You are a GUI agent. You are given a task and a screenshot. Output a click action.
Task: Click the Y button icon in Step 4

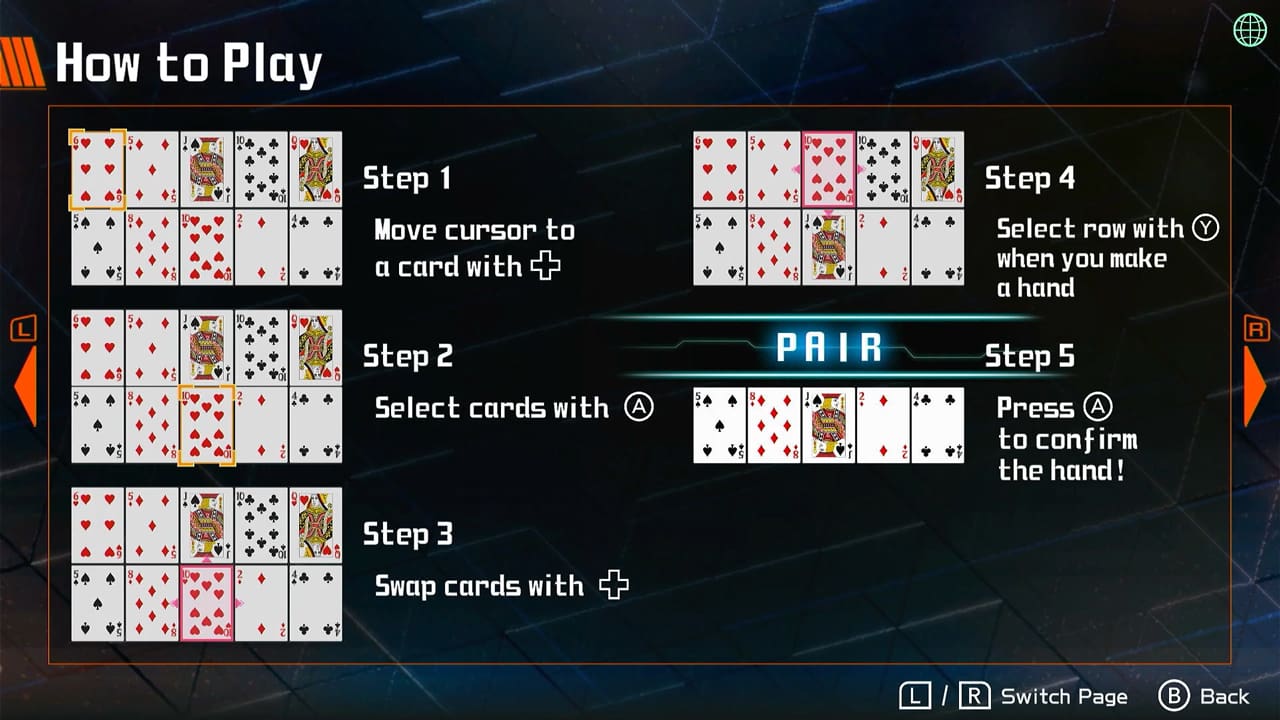click(x=1206, y=229)
